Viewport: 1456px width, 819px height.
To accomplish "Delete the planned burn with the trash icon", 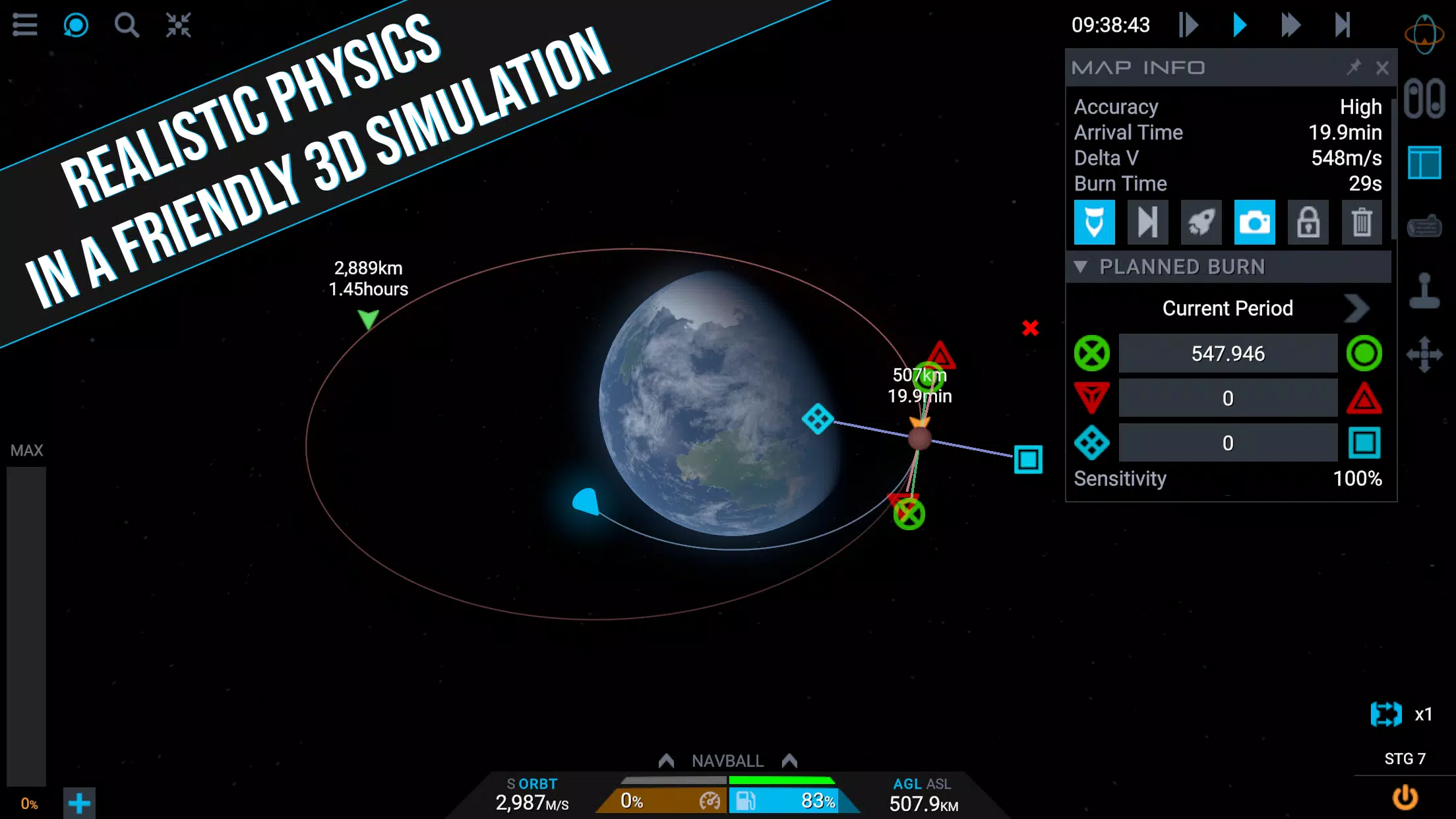I will click(1362, 222).
